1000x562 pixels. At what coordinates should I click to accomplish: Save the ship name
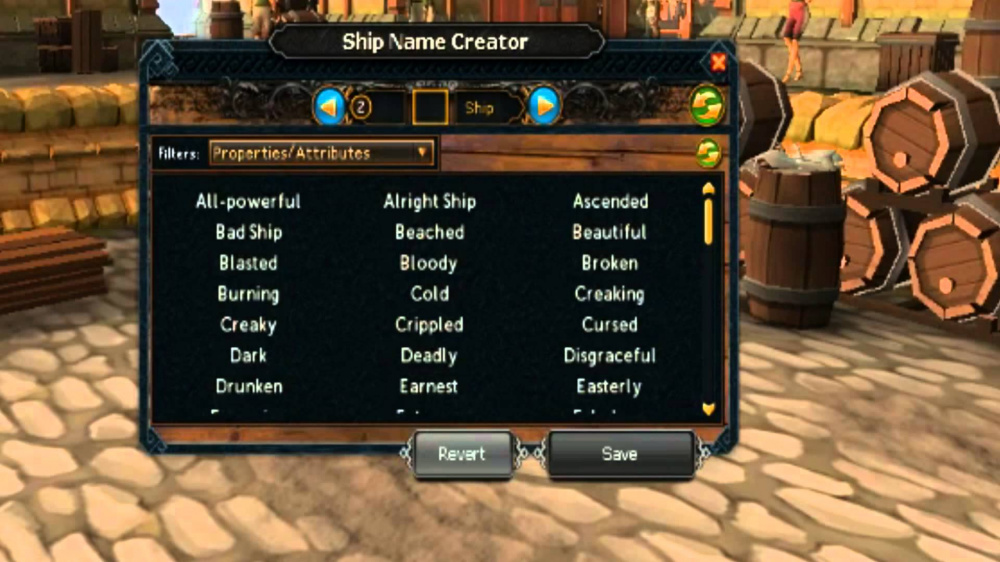pyautogui.click(x=619, y=454)
